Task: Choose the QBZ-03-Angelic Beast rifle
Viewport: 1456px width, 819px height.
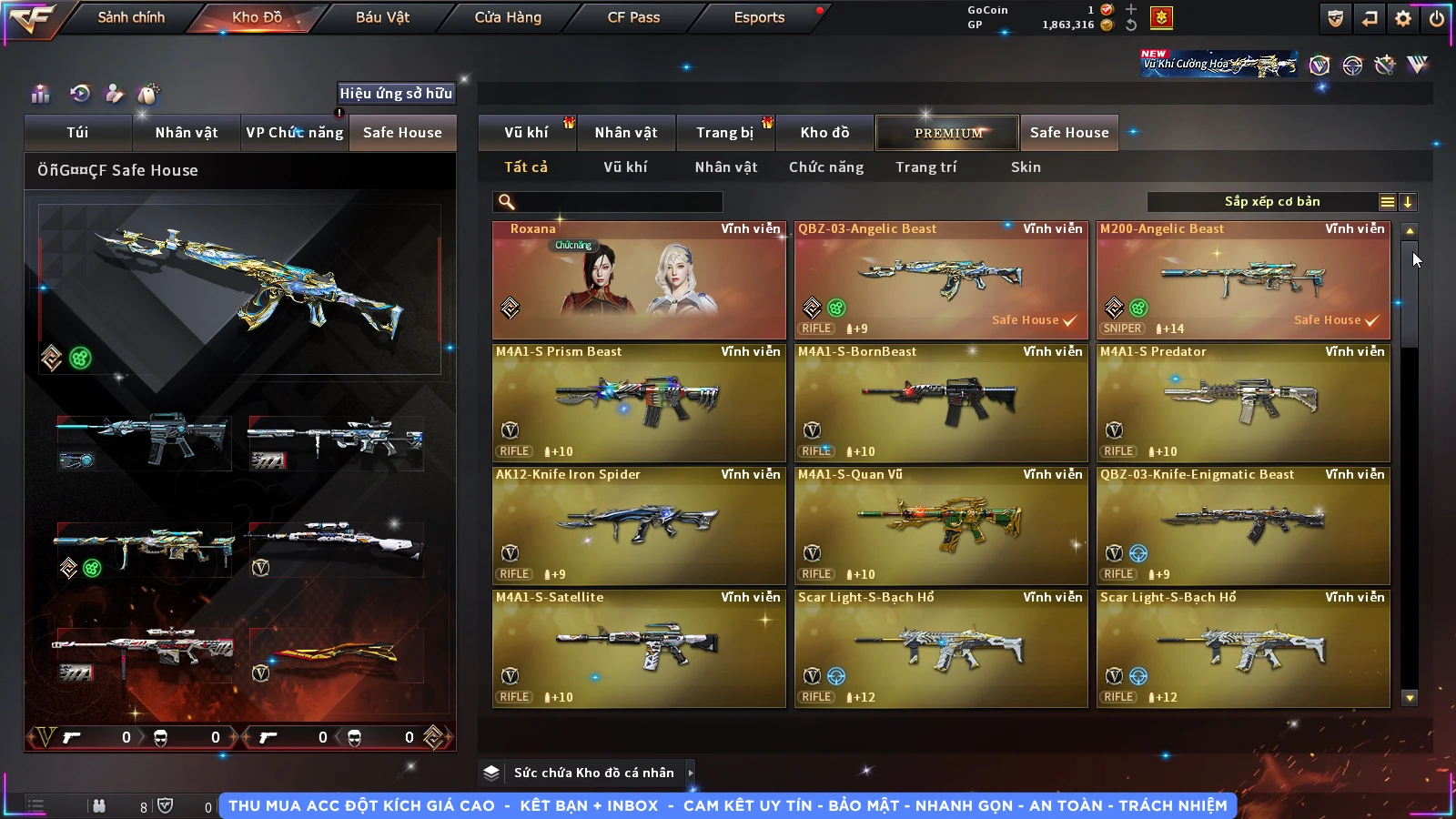Action: point(941,280)
